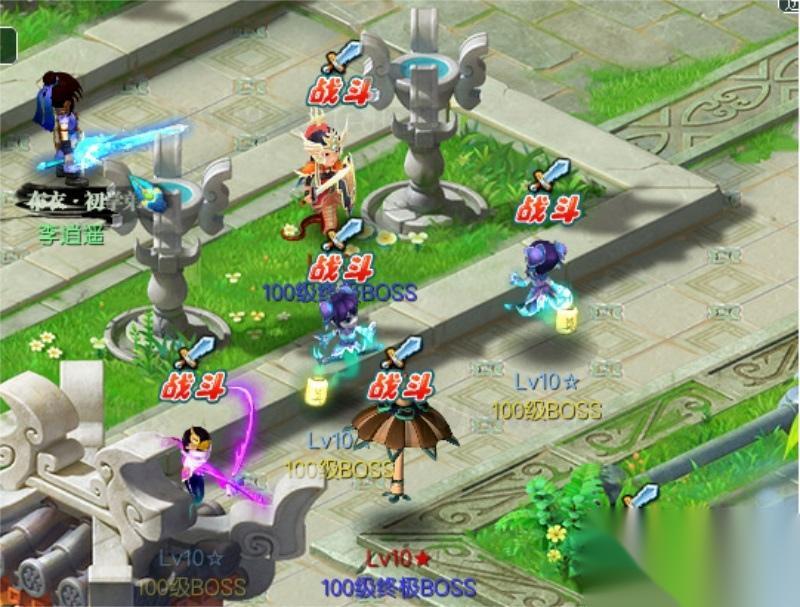Screen dimensions: 800x607
Task: Select the battle marker above the pink-whip fighter
Action: click(x=197, y=385)
